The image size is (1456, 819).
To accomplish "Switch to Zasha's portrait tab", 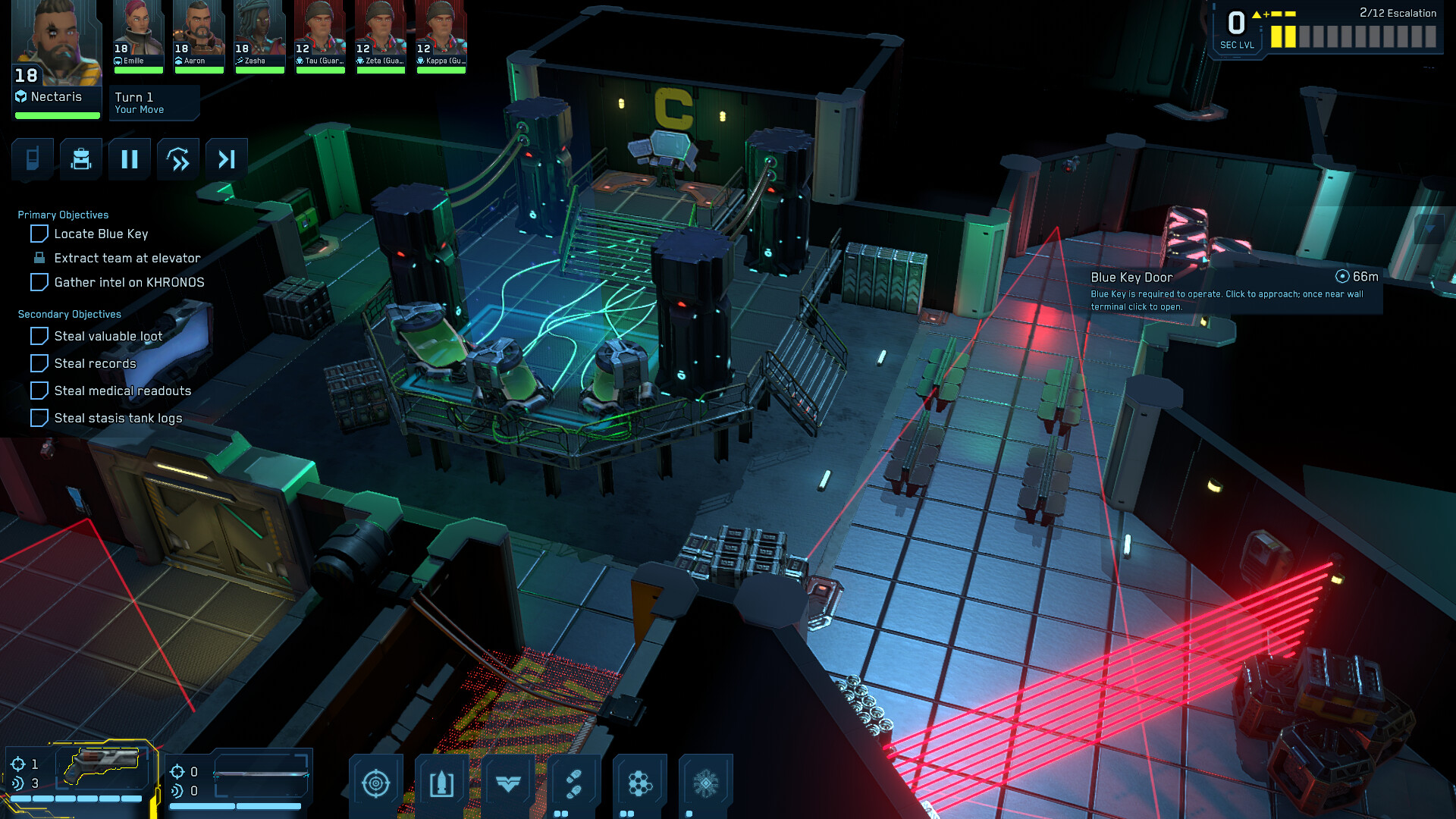I will pos(259,30).
